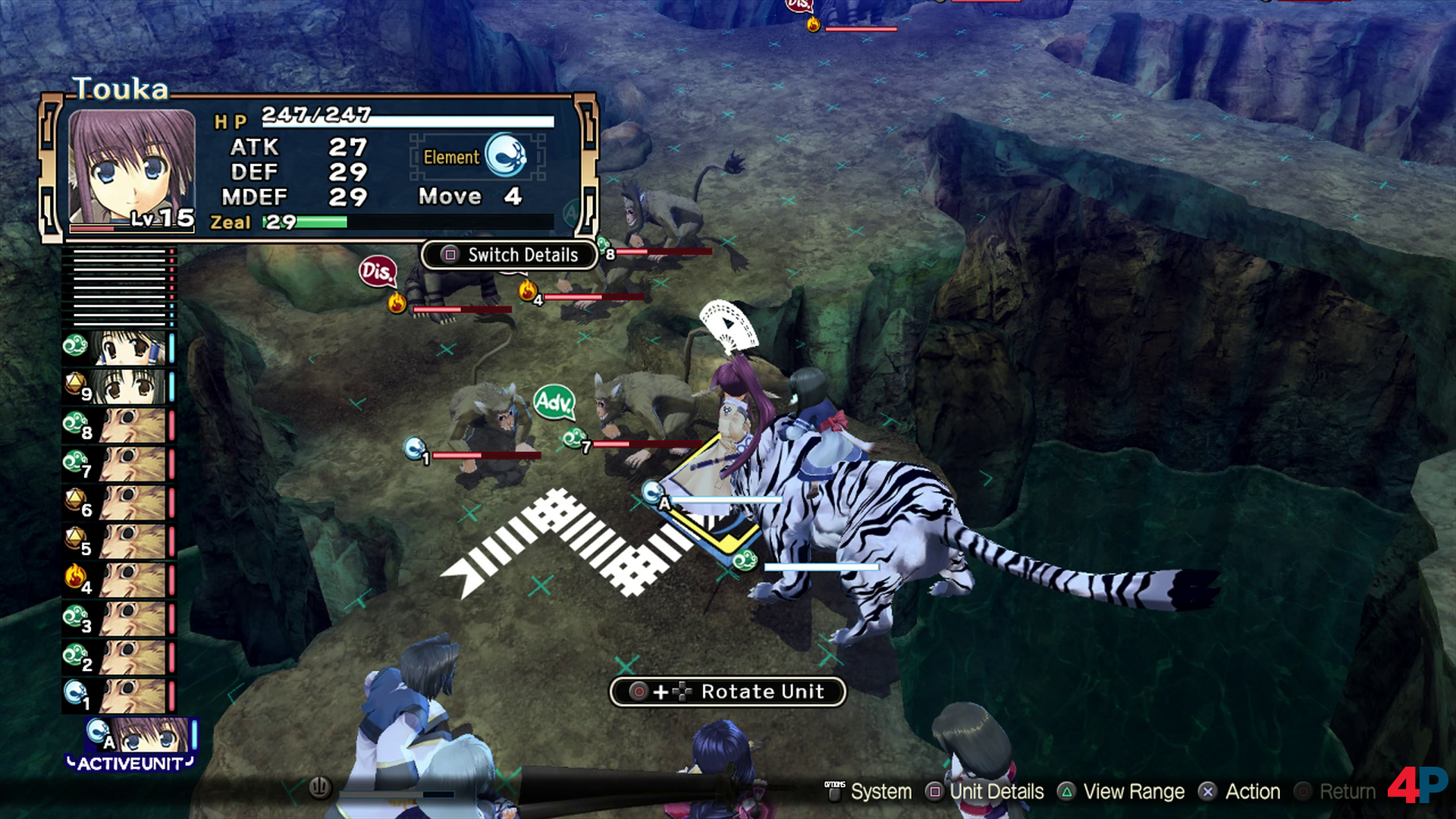Image resolution: width=1456 pixels, height=819 pixels.
Task: Inspect Touka's water Element icon
Action: 505,155
